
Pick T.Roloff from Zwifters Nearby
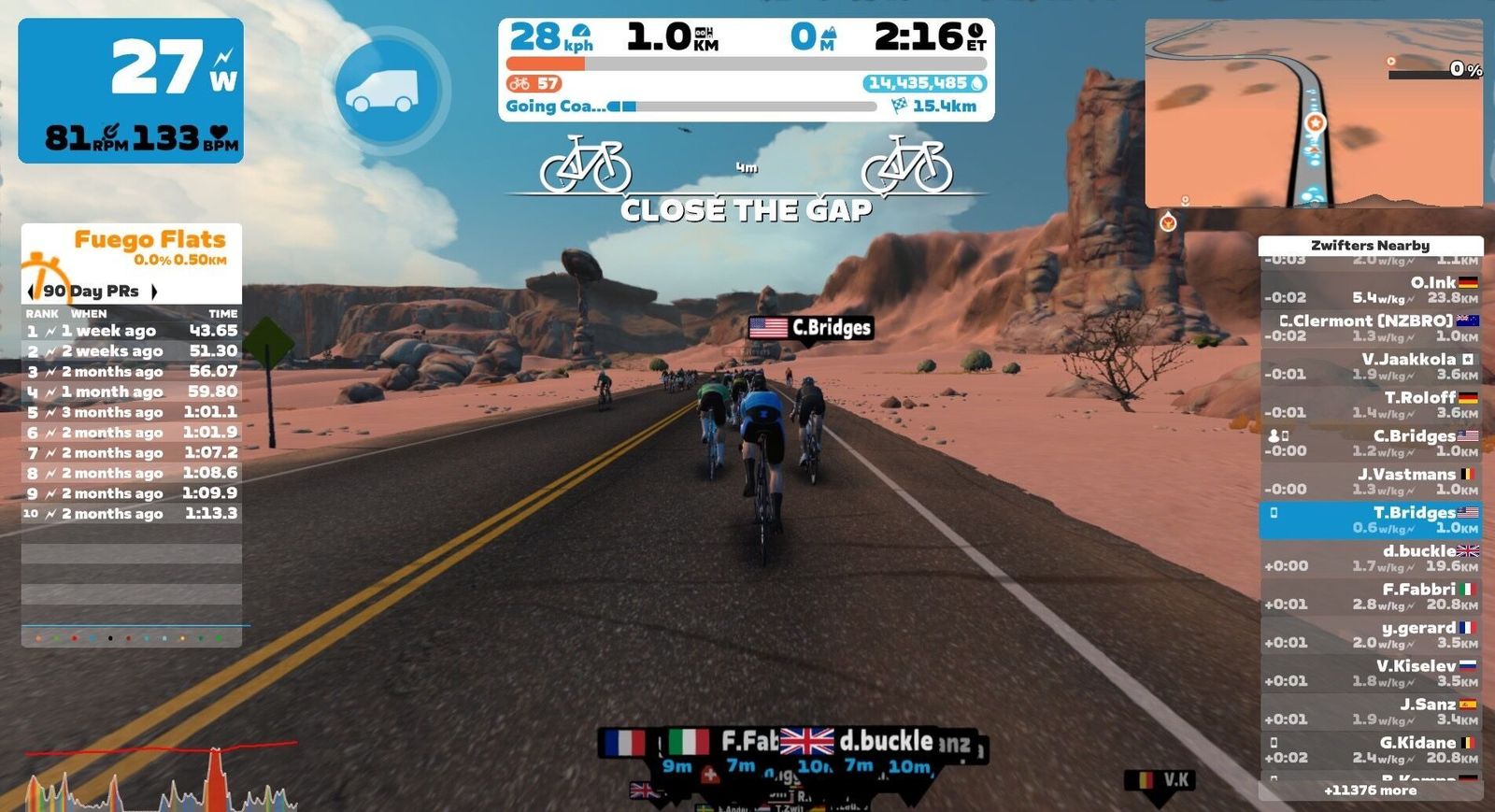(1370, 405)
